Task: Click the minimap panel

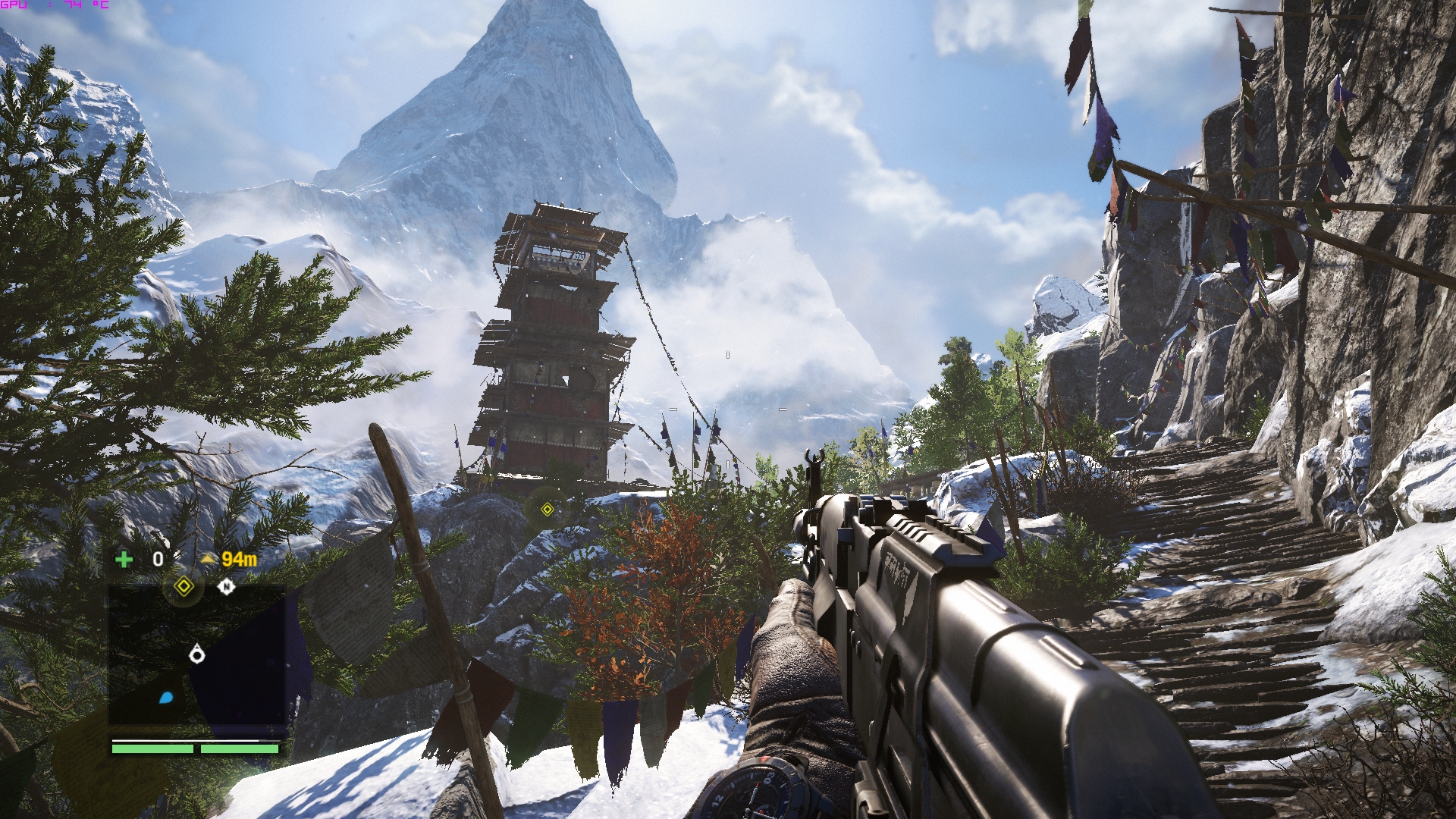Action: 197,655
